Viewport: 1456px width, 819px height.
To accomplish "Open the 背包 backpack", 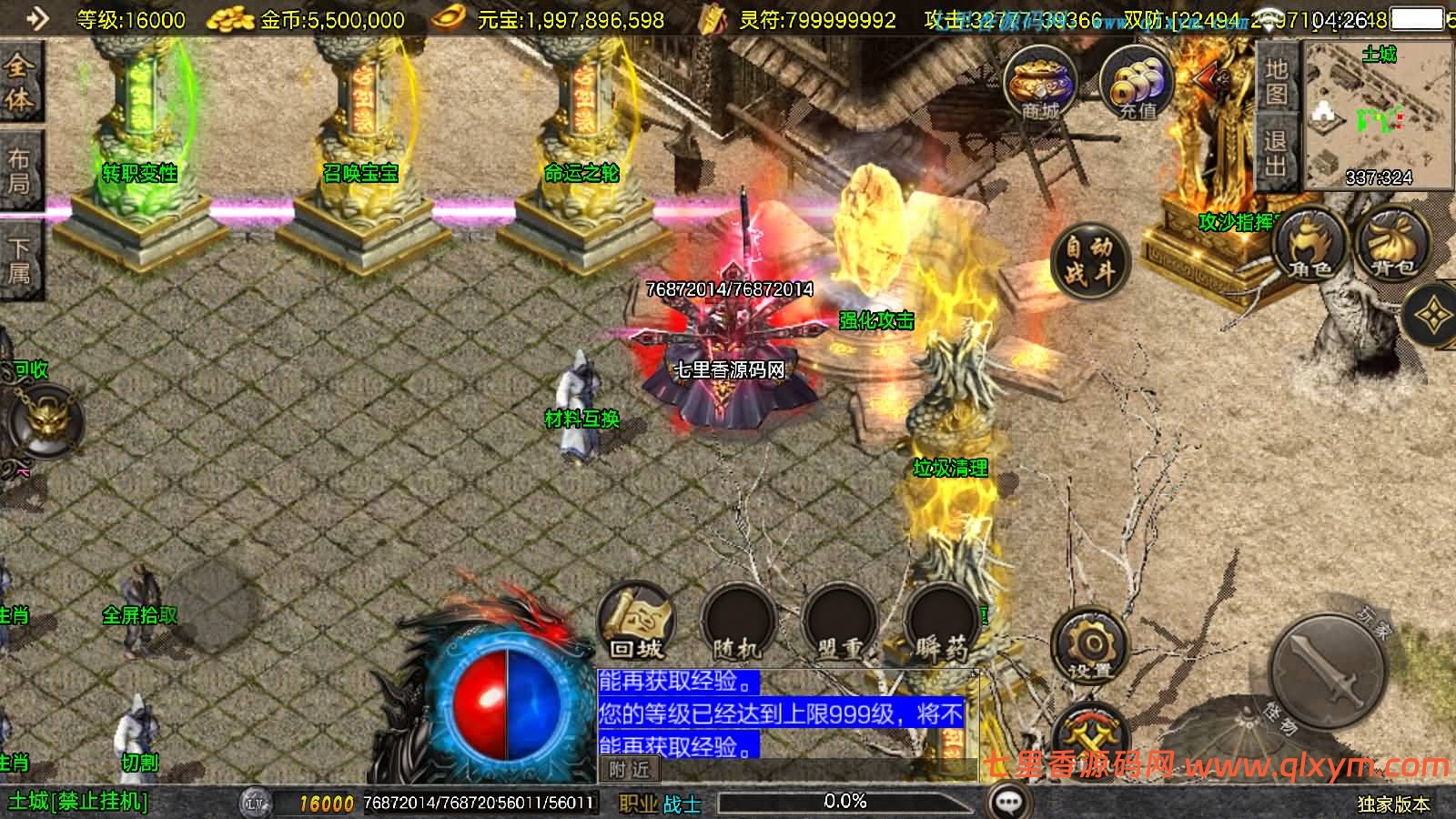I will click(x=1391, y=243).
